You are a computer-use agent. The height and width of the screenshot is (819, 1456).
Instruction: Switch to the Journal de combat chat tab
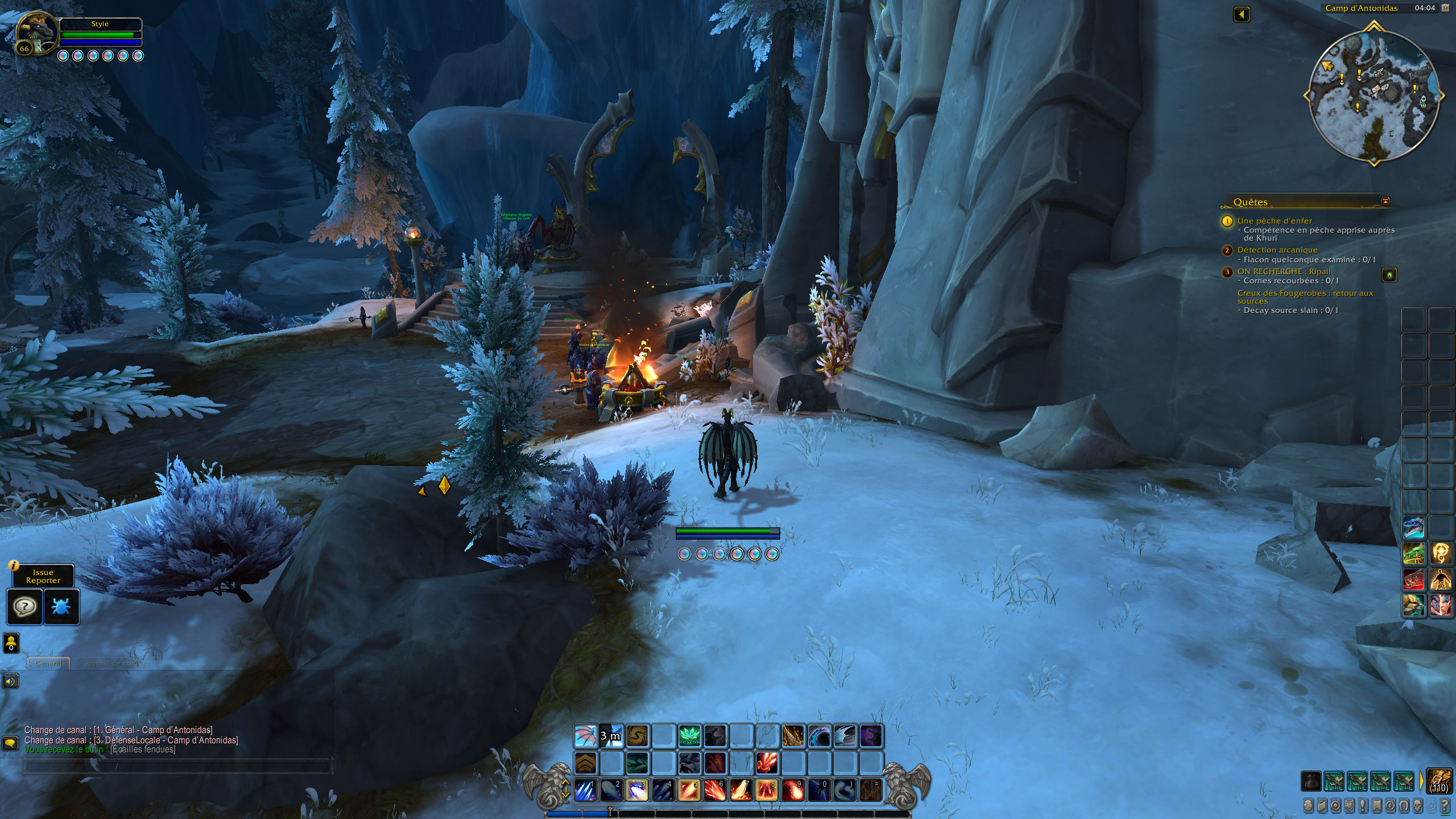(117, 663)
